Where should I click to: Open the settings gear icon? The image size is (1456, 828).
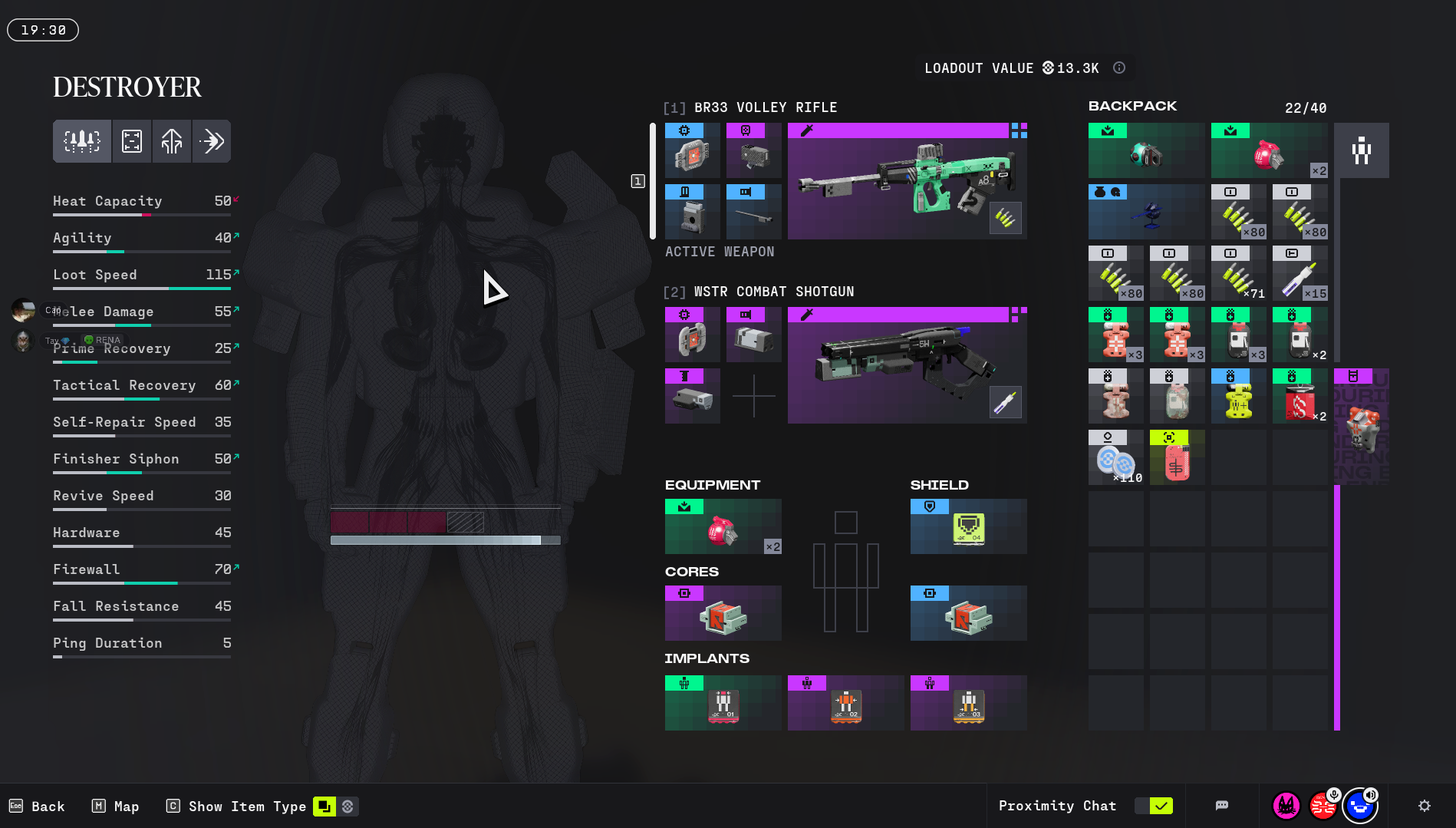[x=1425, y=806]
